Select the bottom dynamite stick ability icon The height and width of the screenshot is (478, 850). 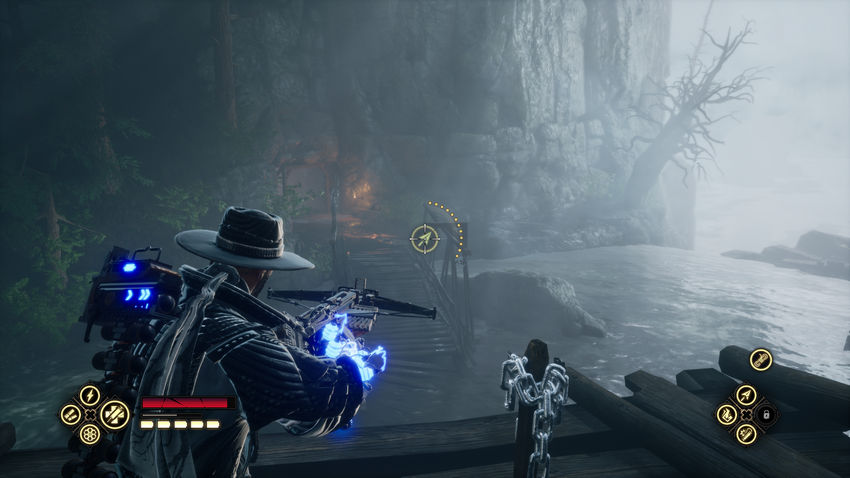(745, 433)
